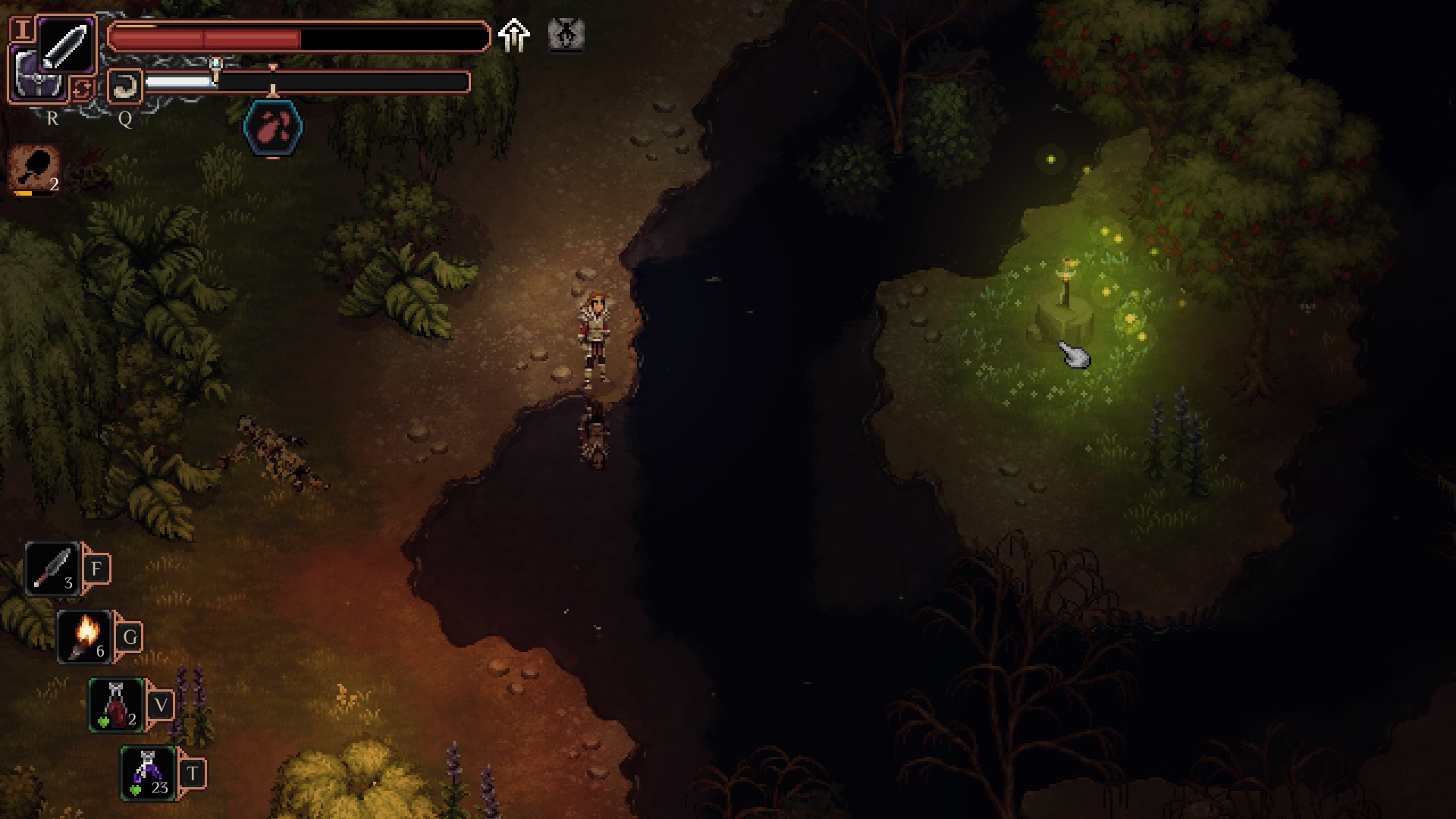Screen dimensions: 1456x819
Task: Click the hunger drumstick status icon
Action: coord(35,168)
